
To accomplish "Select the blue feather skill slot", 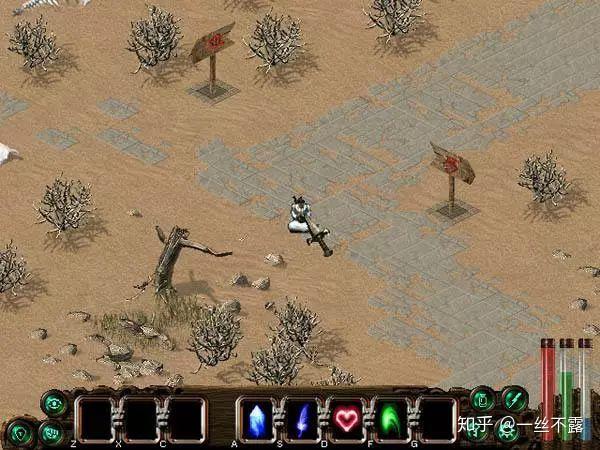I will (x=300, y=419).
